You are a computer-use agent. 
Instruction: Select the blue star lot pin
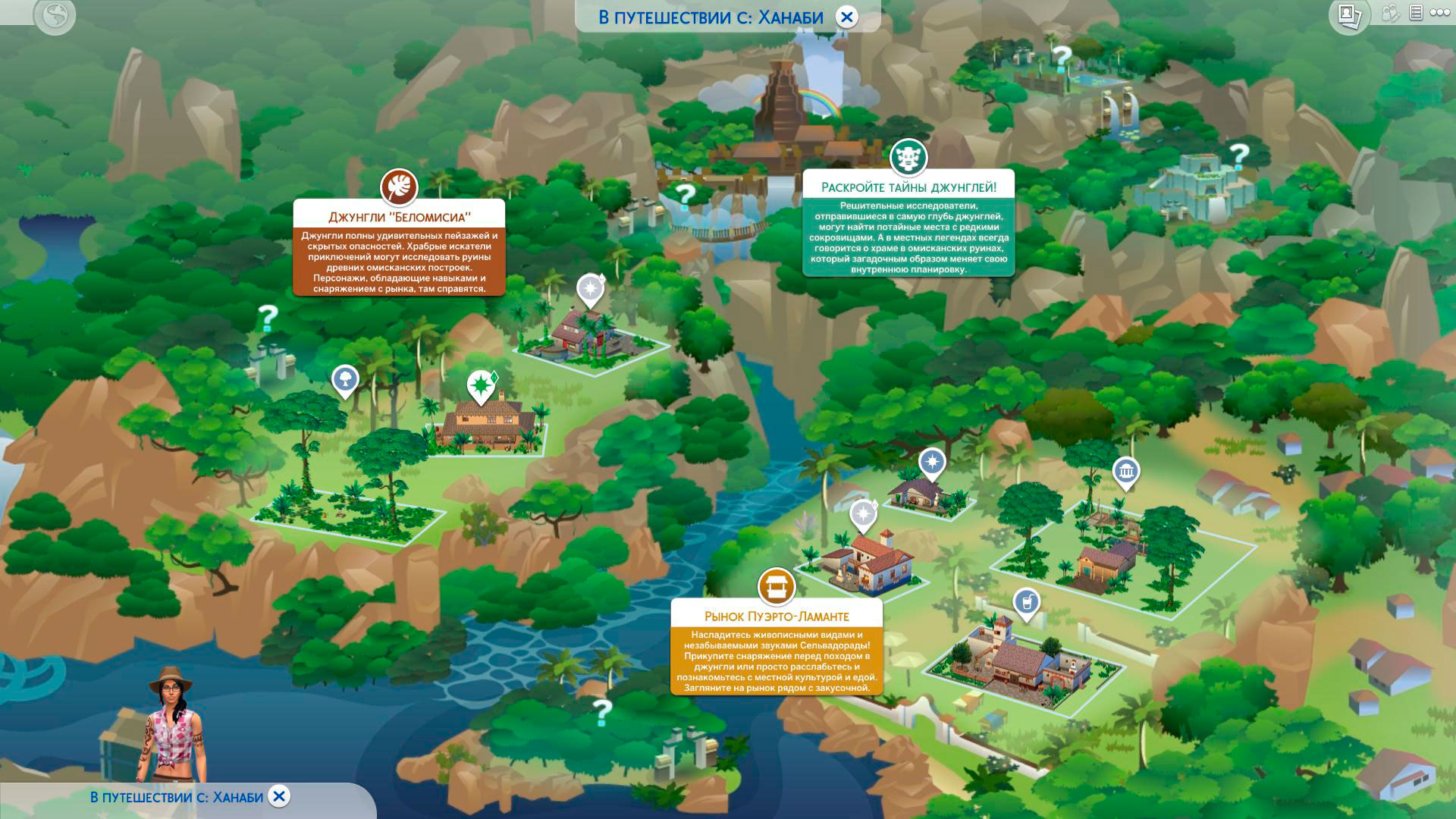tap(932, 461)
